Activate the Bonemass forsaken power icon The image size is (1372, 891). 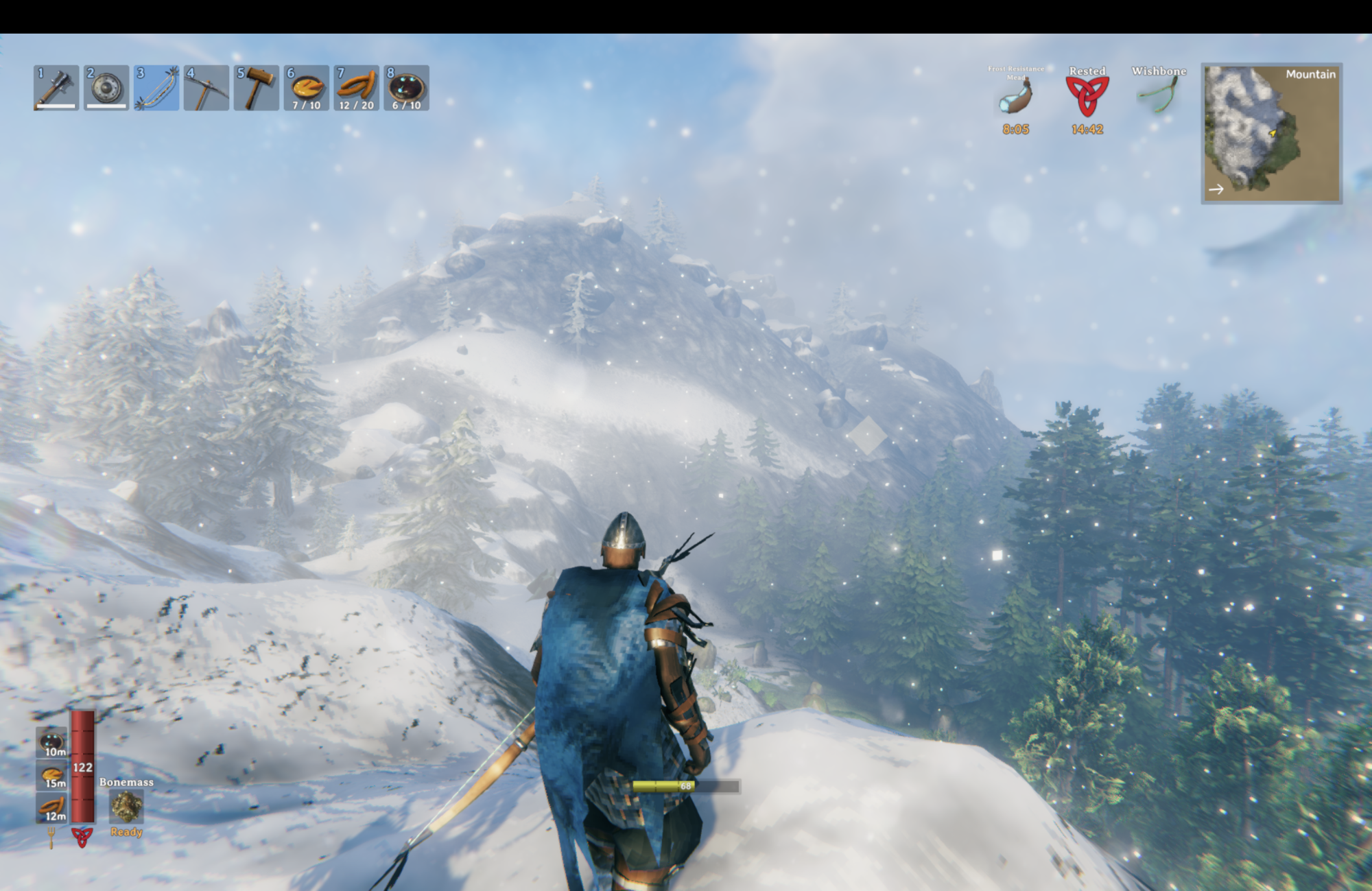126,807
